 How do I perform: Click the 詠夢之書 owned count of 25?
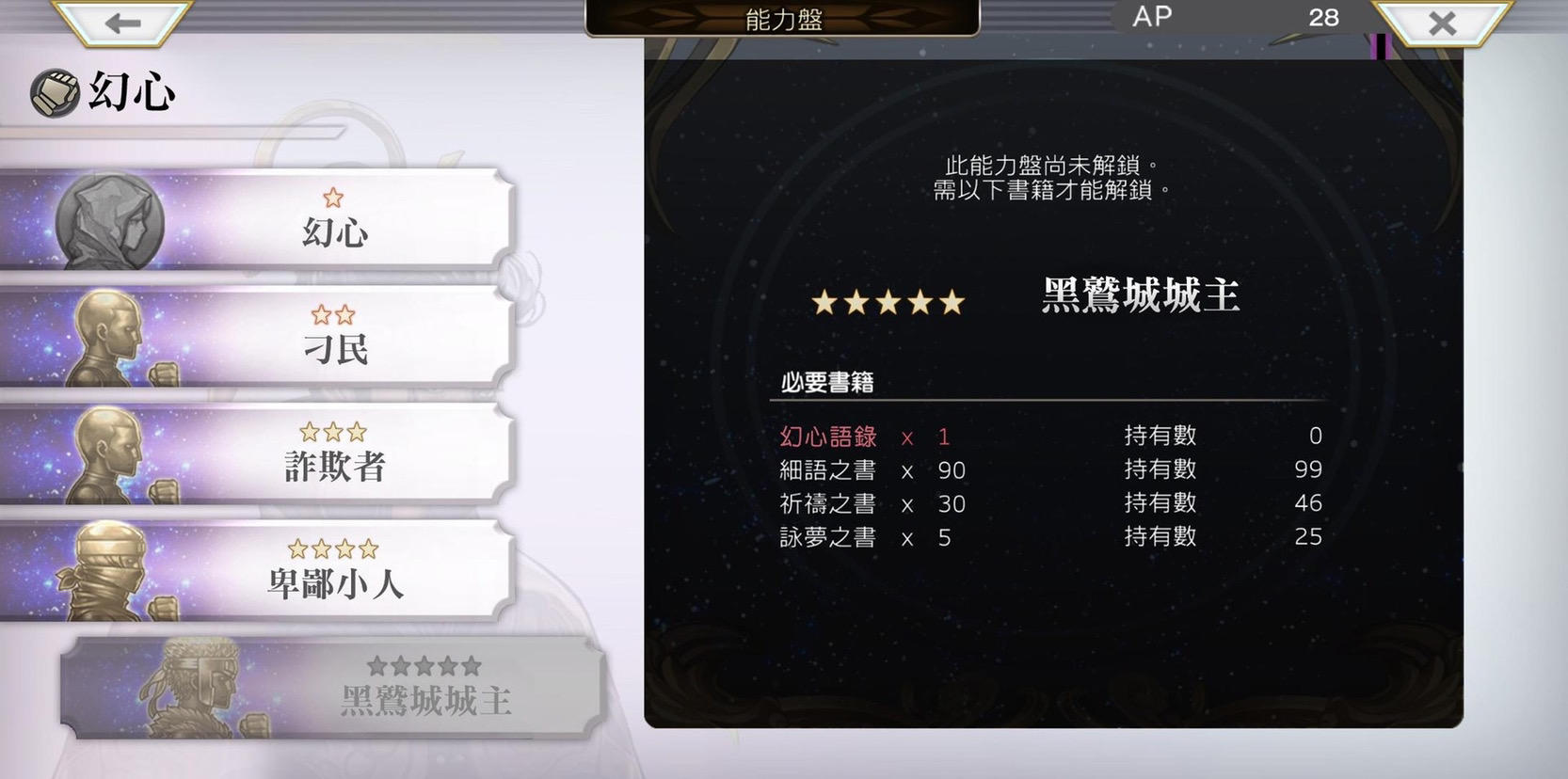1310,537
